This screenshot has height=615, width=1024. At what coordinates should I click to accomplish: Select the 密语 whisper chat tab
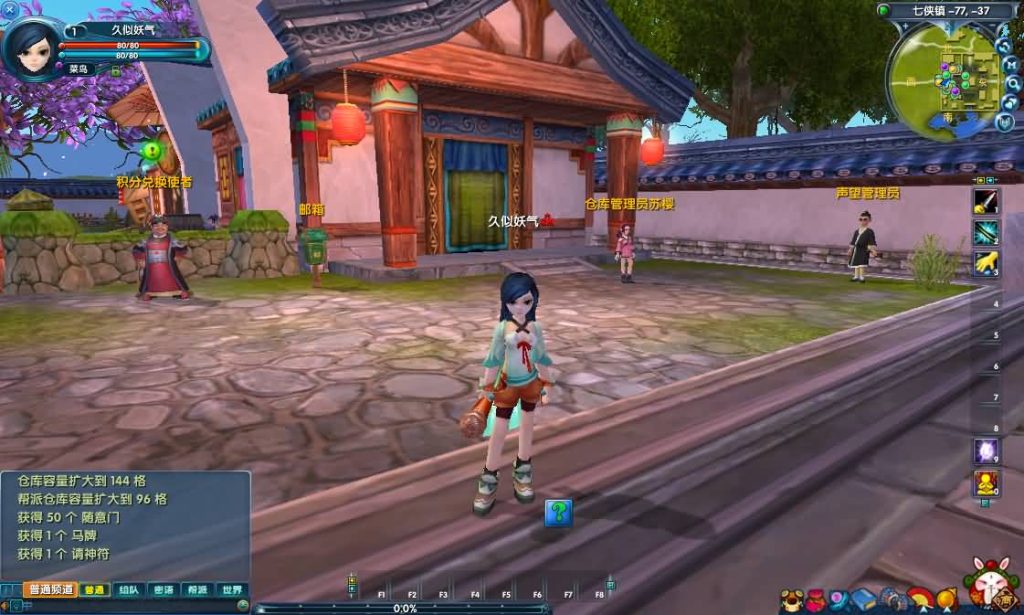(163, 590)
